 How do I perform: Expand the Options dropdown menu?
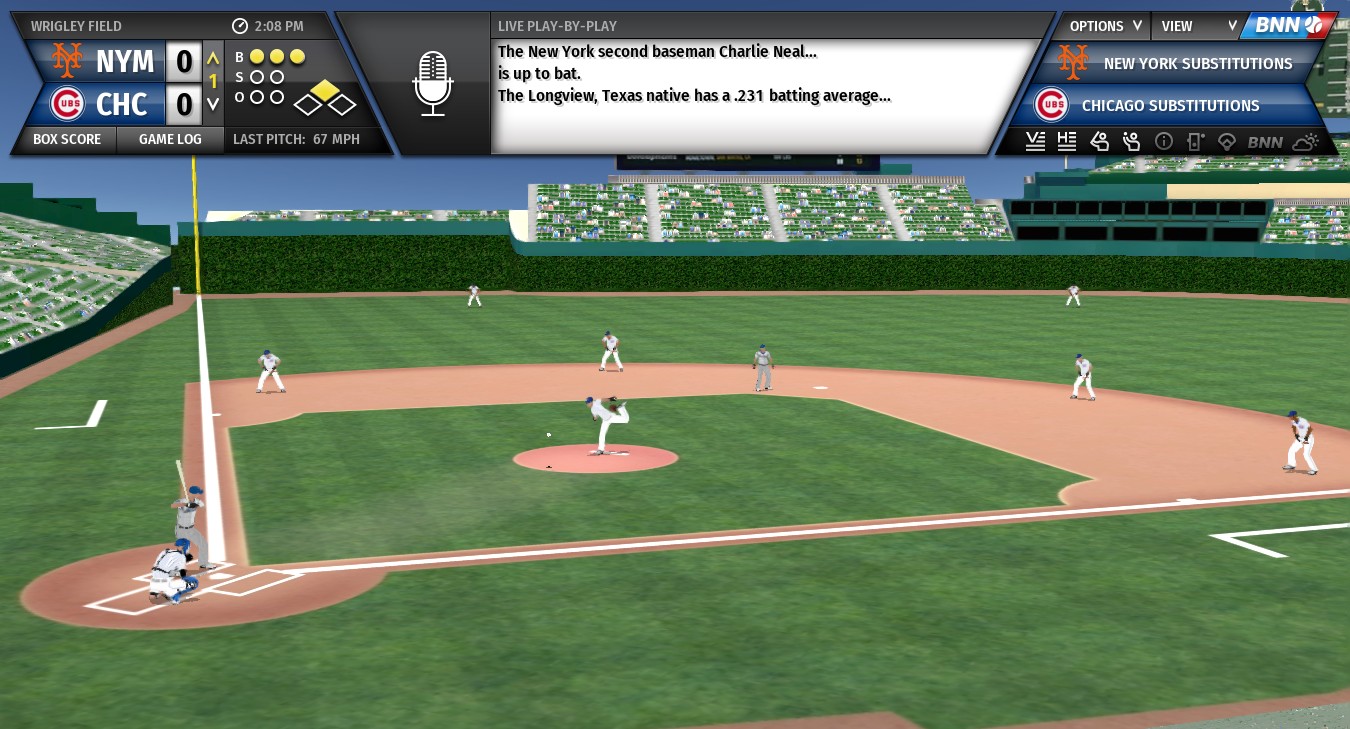1105,26
